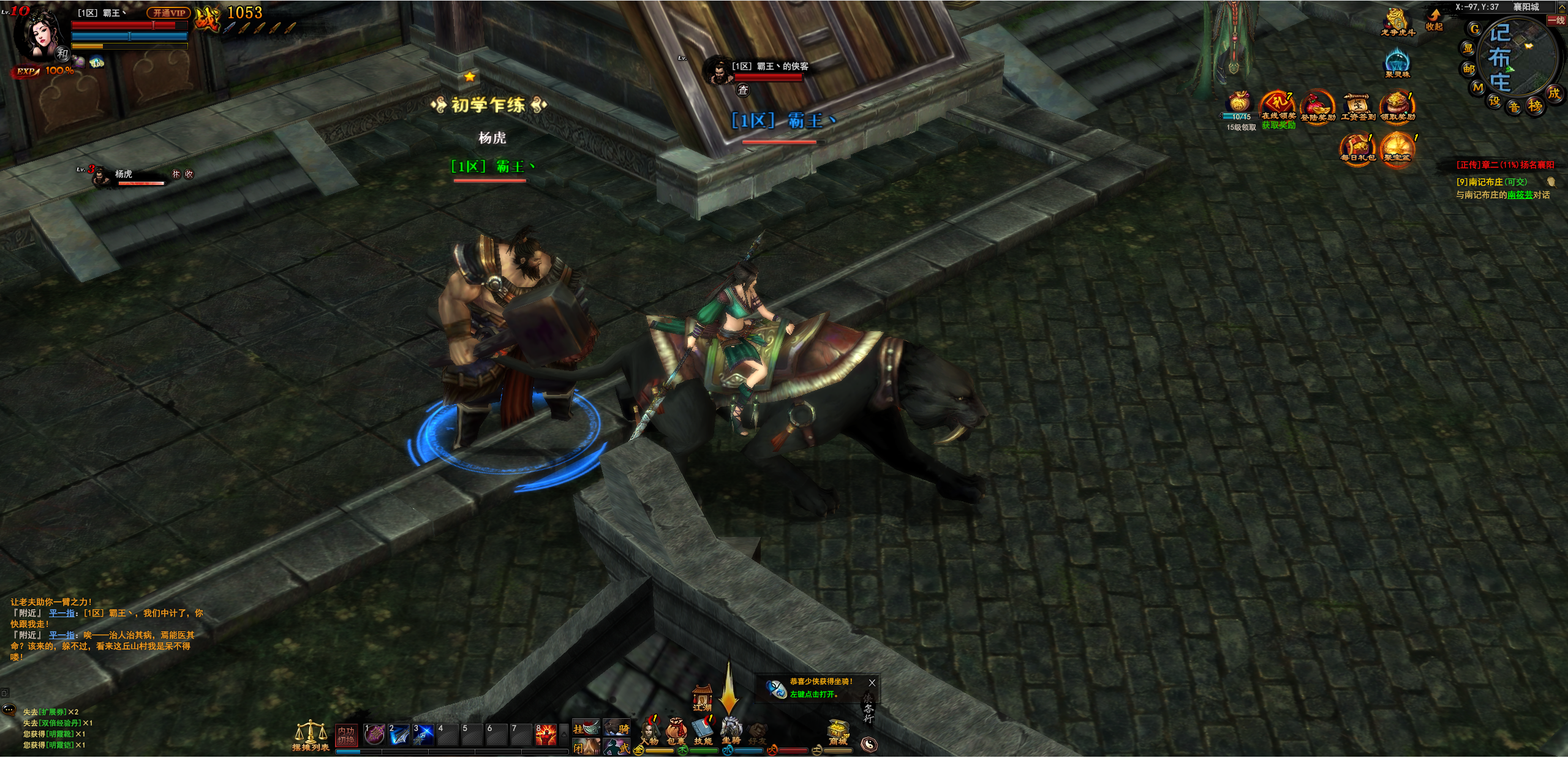Image resolution: width=1568 pixels, height=758 pixels.
Task: Open the 聚灵珠 blue orb icon
Action: click(x=1397, y=62)
